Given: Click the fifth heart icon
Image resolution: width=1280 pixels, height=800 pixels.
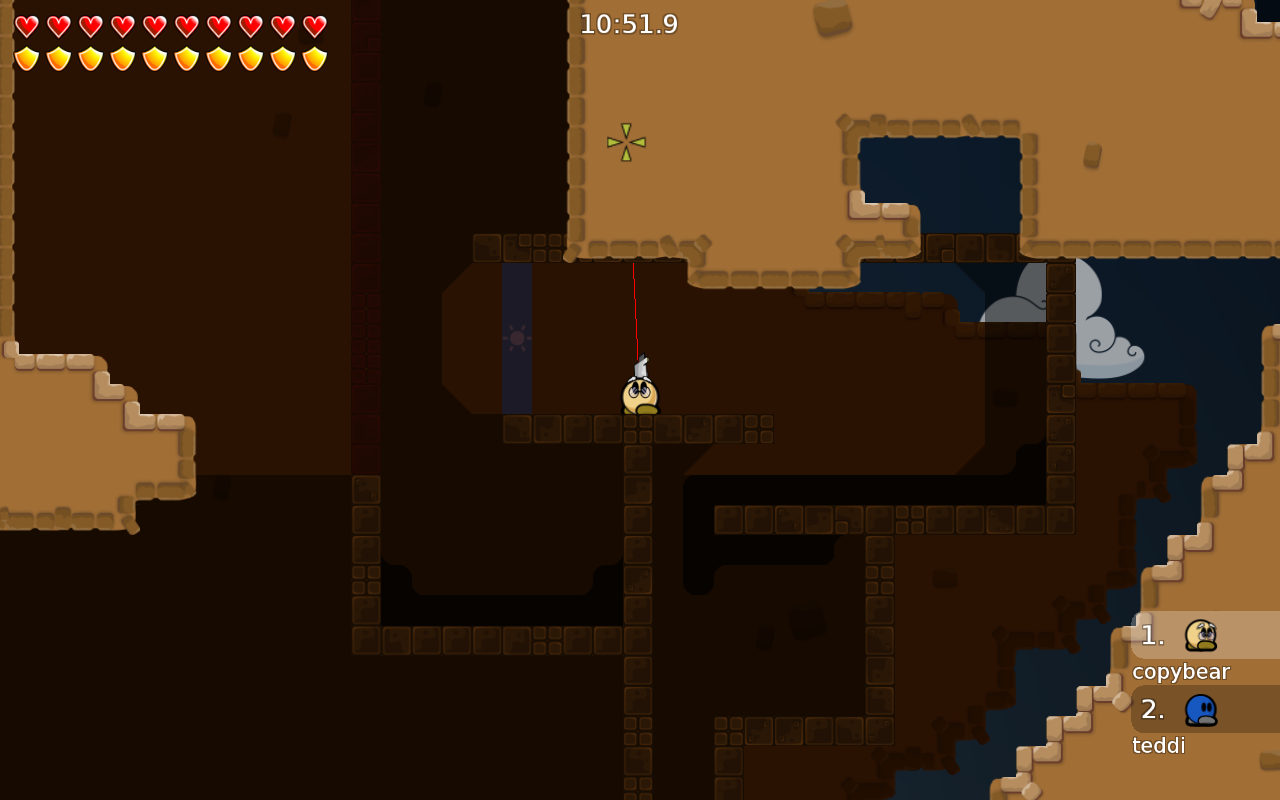Looking at the screenshot, I should tap(152, 24).
